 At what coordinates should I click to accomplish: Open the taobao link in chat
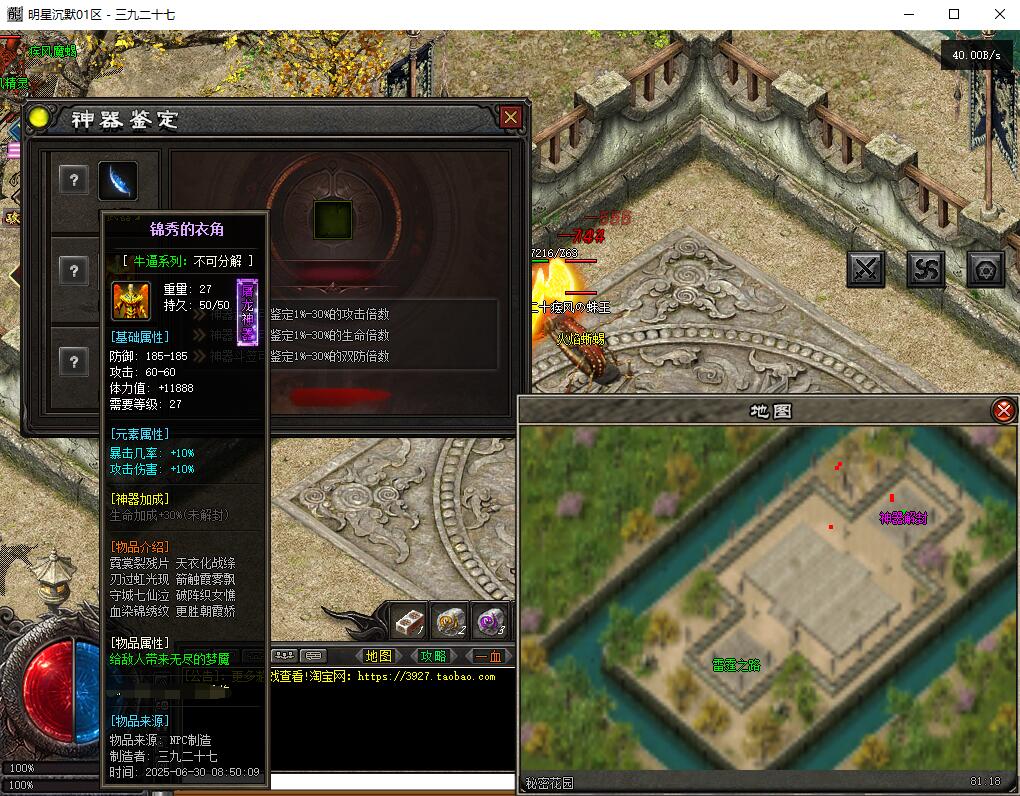pyautogui.click(x=426, y=677)
